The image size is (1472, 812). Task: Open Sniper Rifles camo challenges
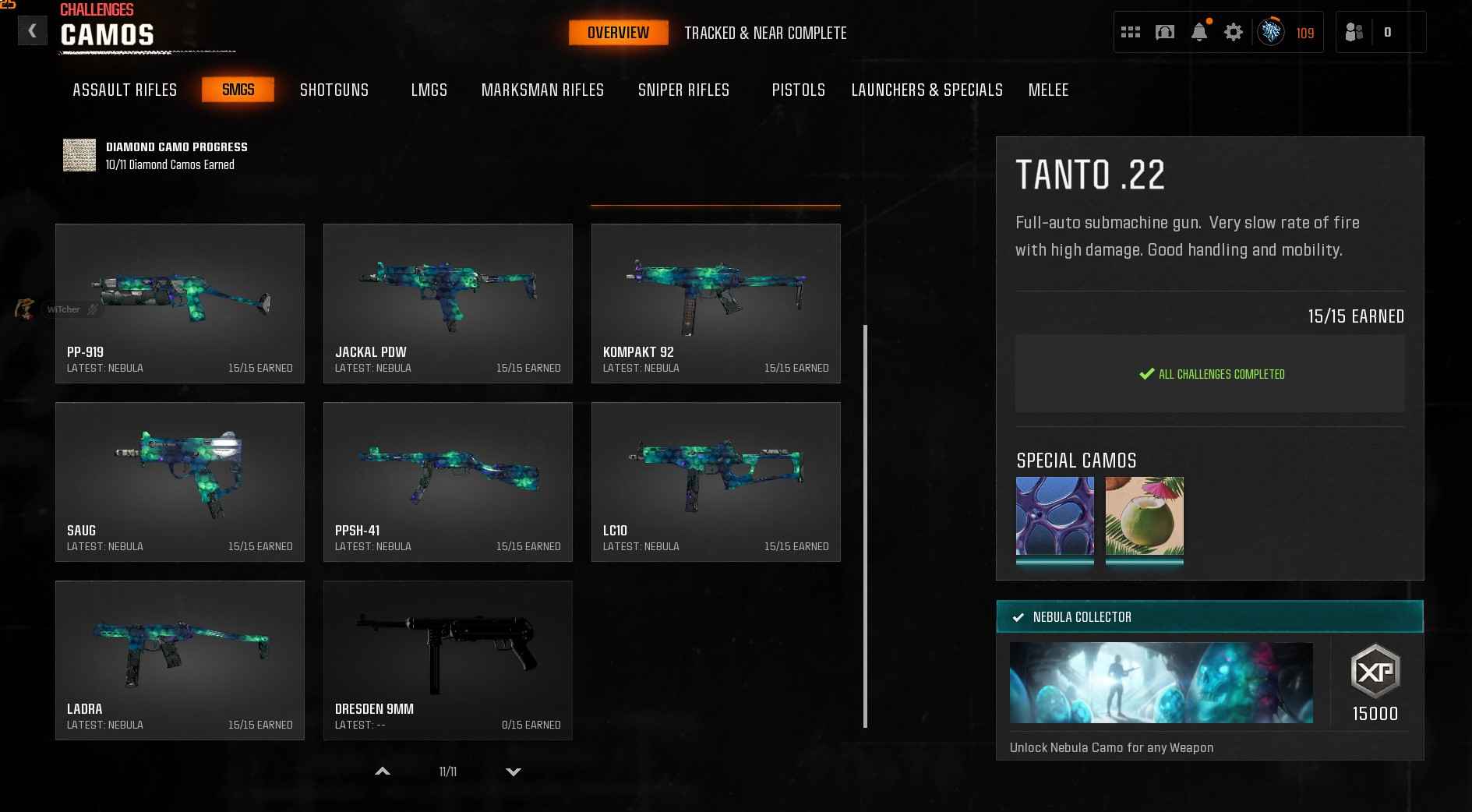683,90
